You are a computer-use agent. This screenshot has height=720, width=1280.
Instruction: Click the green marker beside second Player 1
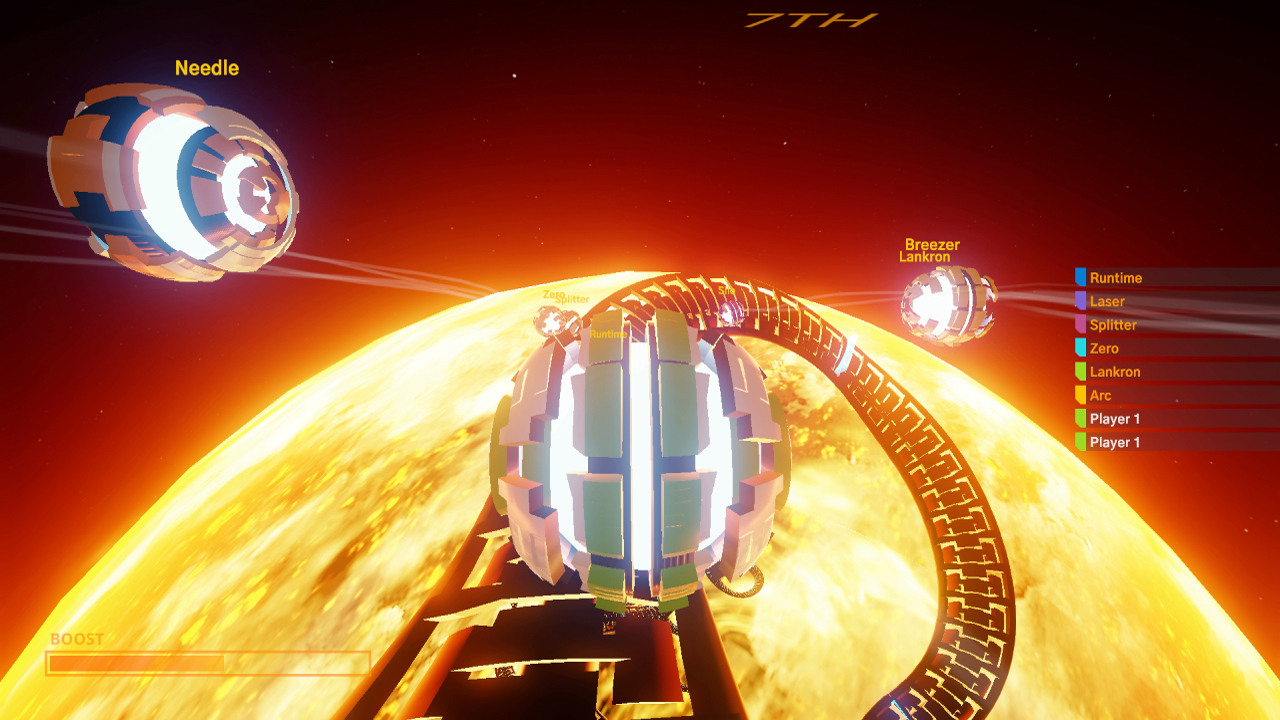point(1081,441)
